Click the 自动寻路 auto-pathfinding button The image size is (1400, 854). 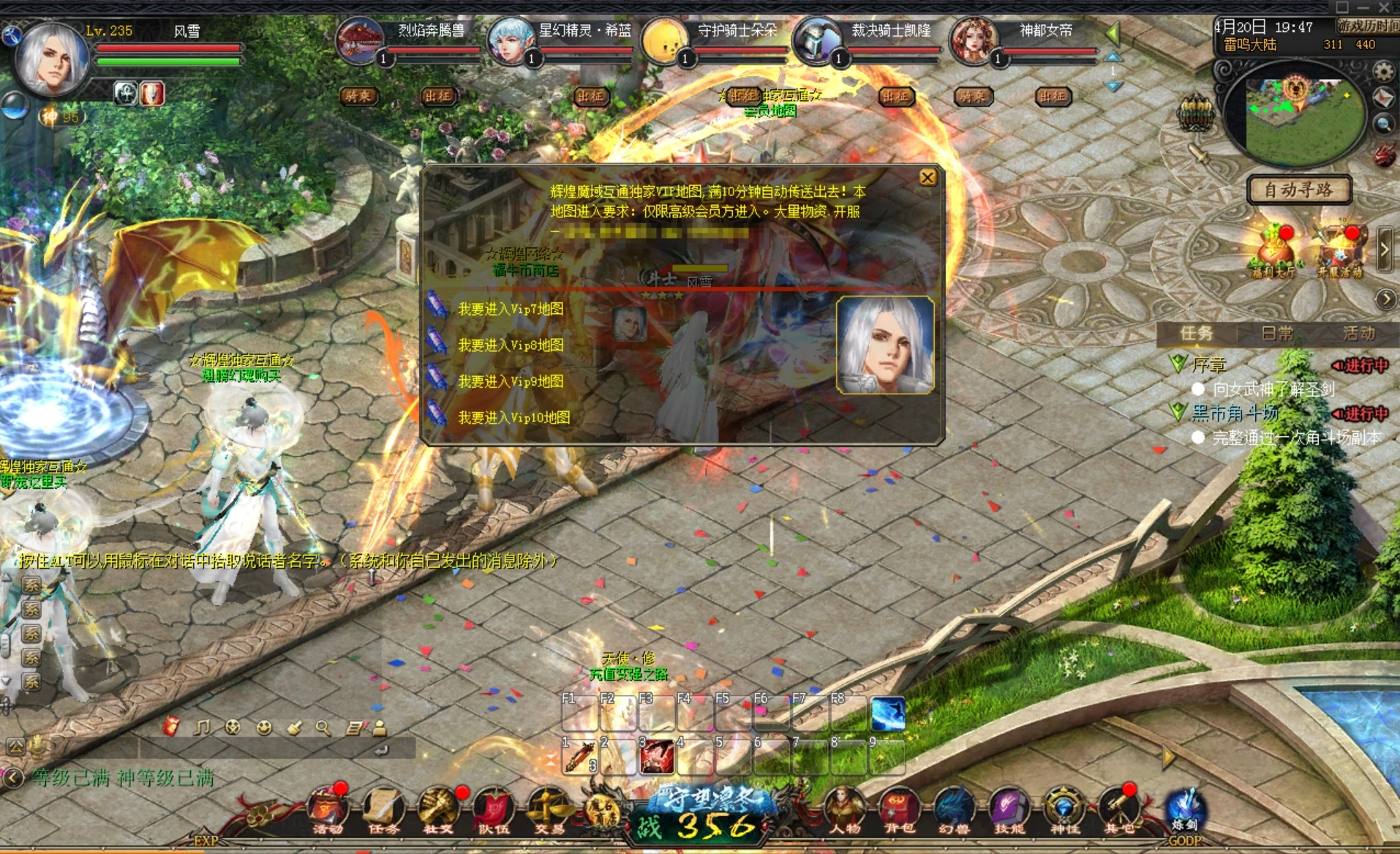coord(1298,189)
